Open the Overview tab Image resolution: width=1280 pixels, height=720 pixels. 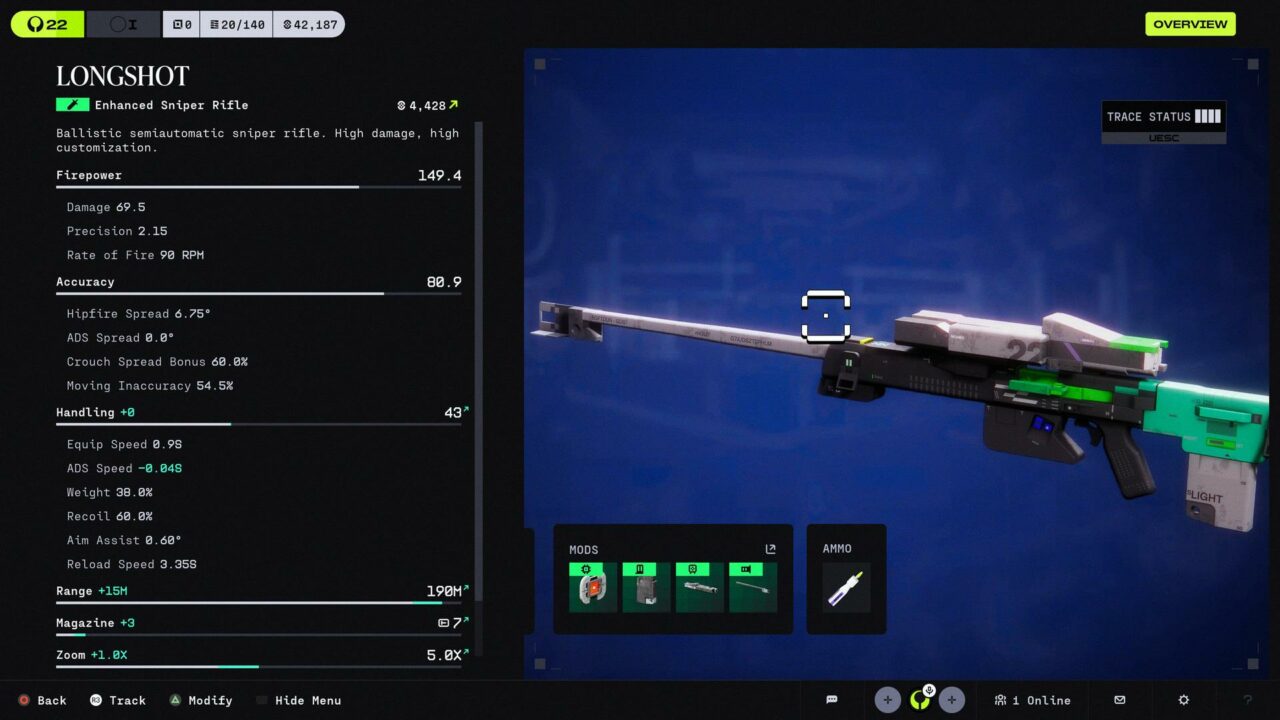(x=1190, y=24)
